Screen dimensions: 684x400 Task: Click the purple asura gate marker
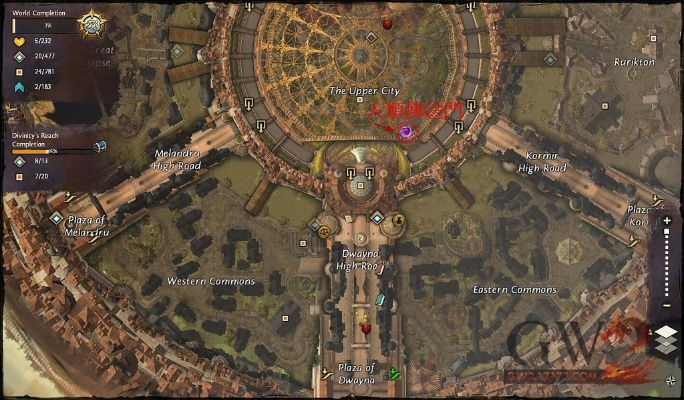(x=406, y=132)
